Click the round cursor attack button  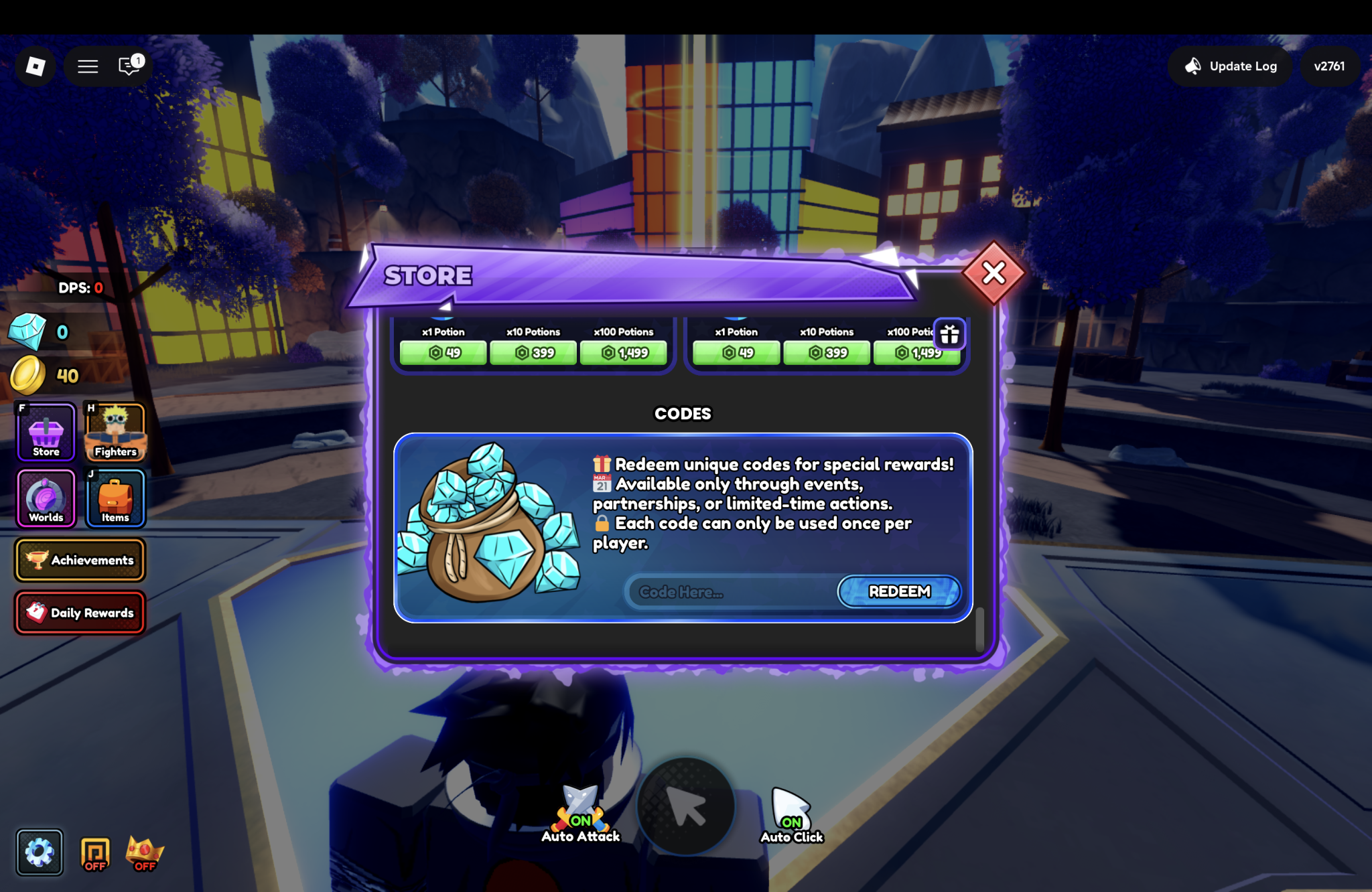685,807
